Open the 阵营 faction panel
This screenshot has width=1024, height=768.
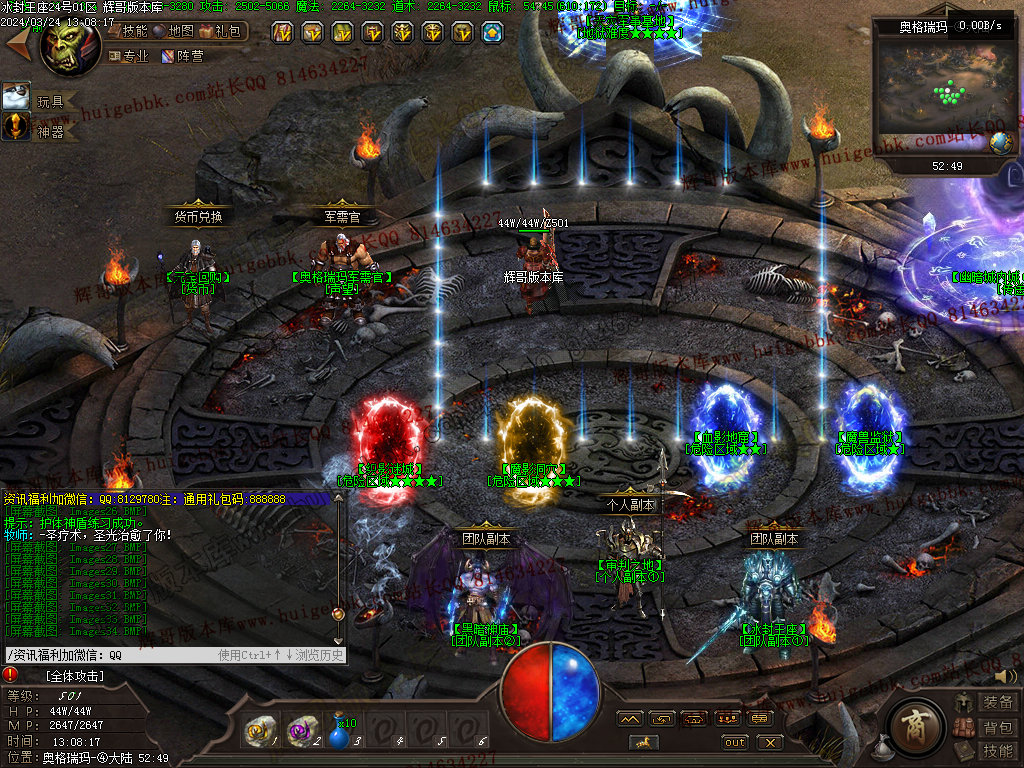(x=181, y=56)
